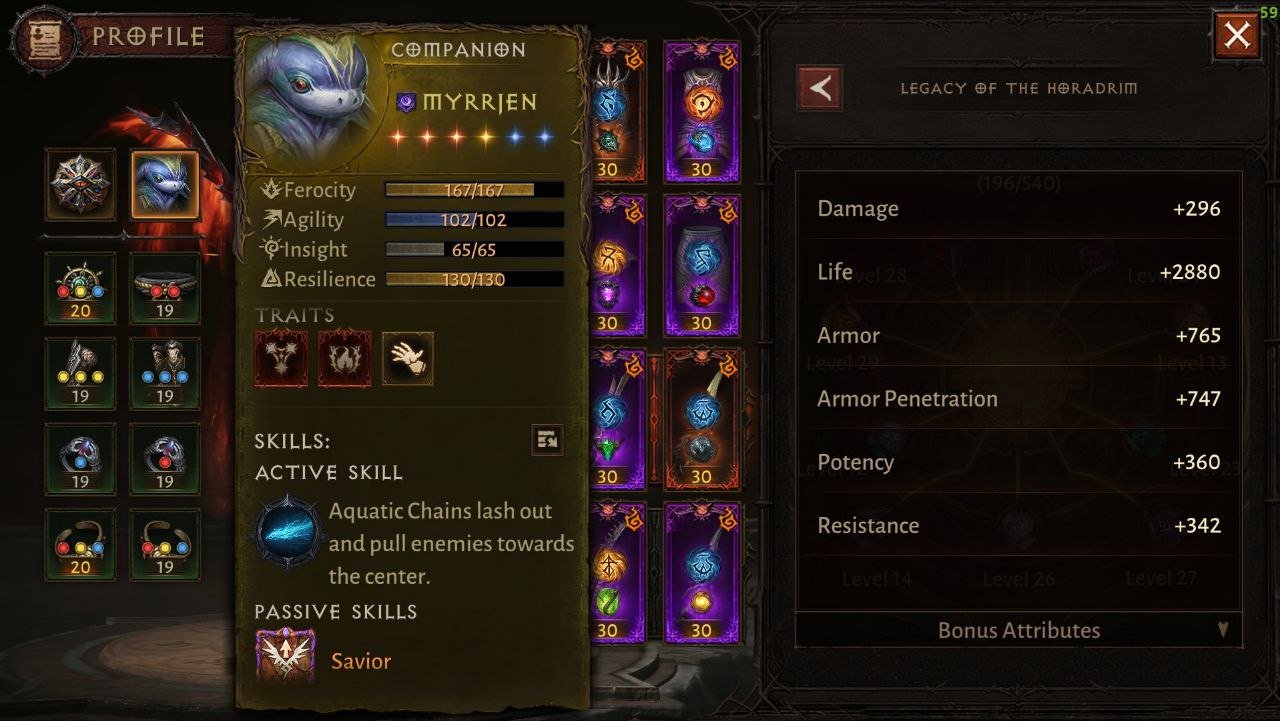The width and height of the screenshot is (1280, 721).
Task: Open the level 20 necklace slot
Action: (80, 544)
